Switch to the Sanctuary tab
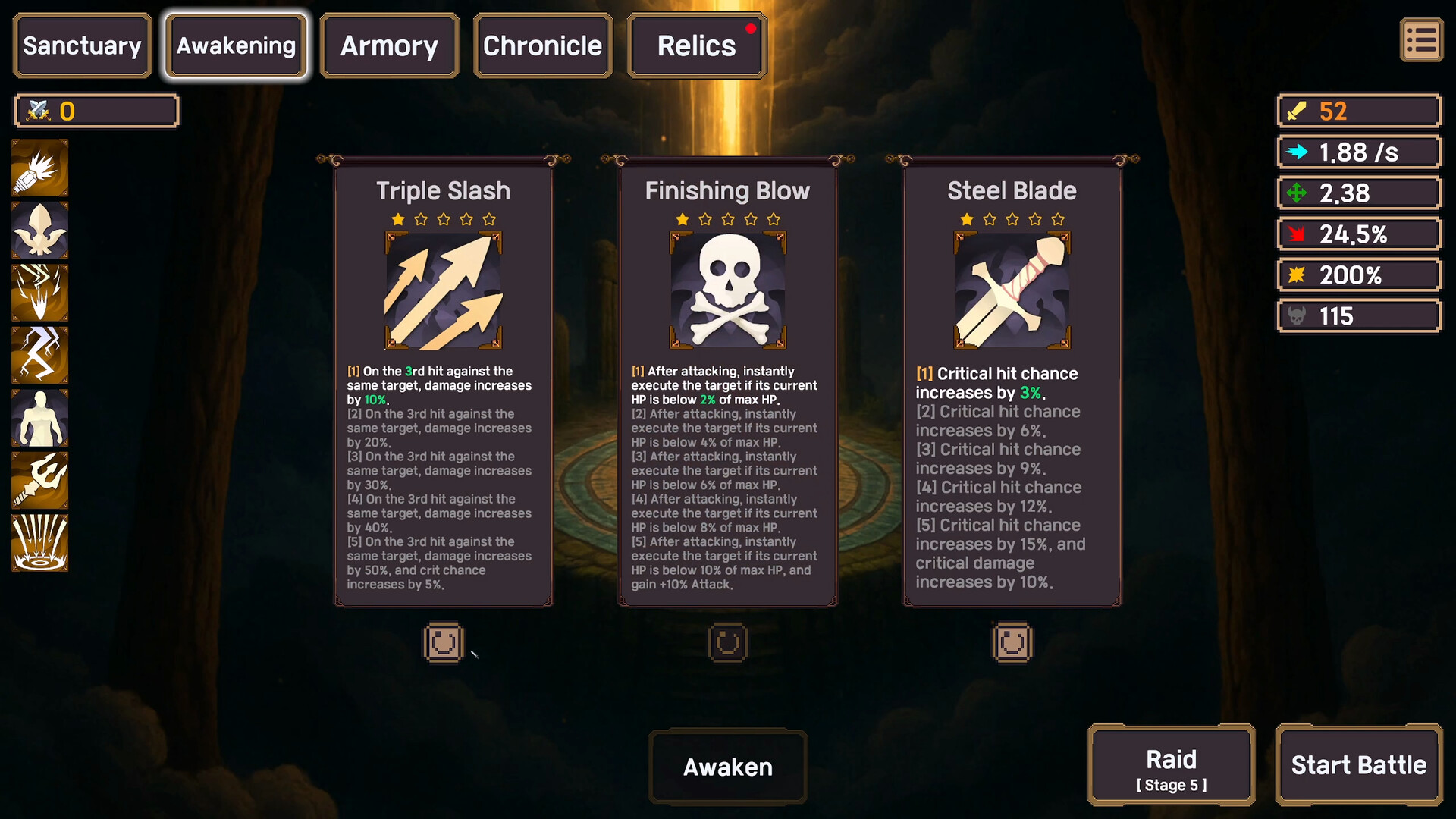1456x819 pixels. [81, 45]
